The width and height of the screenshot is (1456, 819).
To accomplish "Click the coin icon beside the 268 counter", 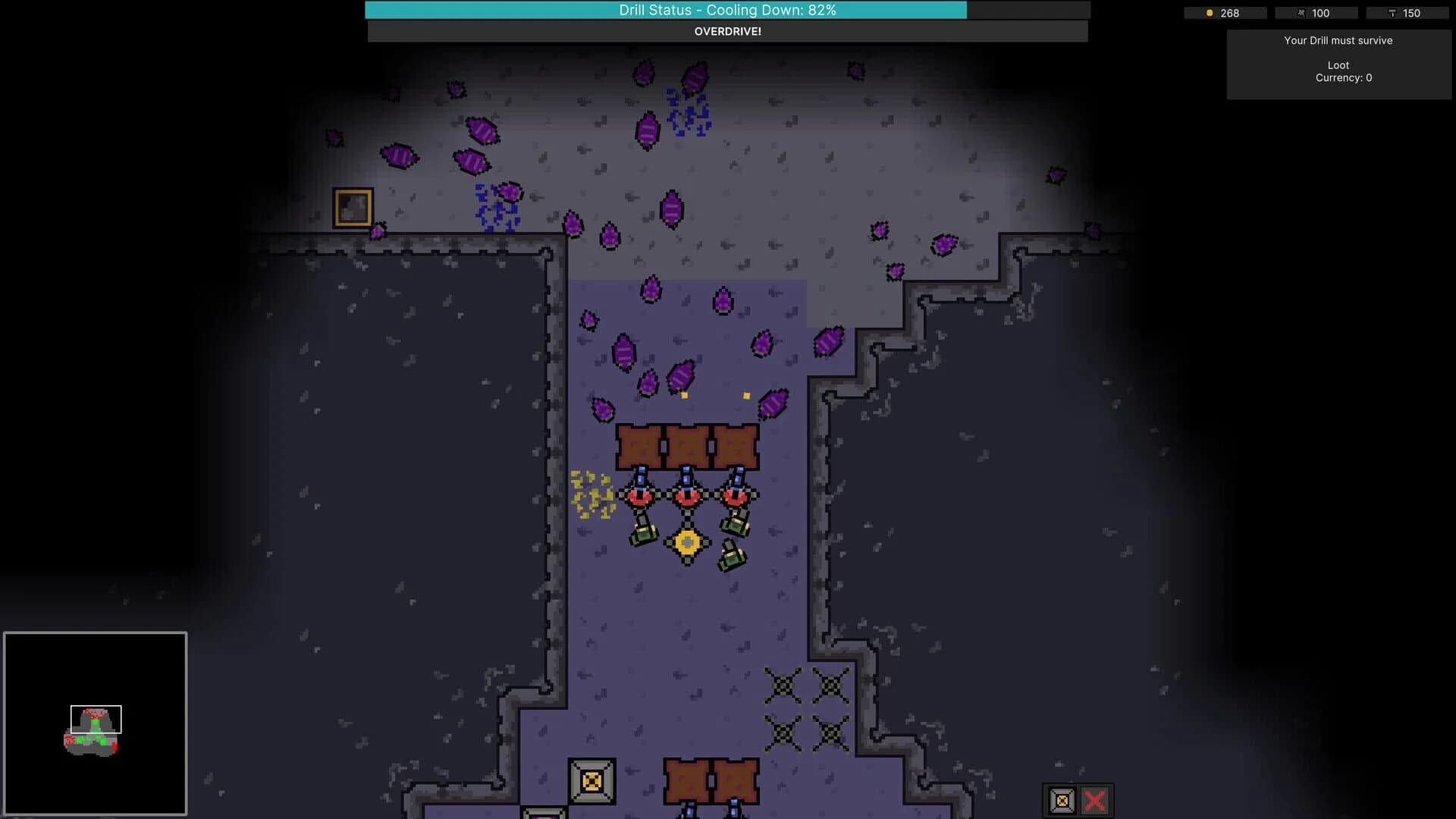I will tap(1208, 13).
